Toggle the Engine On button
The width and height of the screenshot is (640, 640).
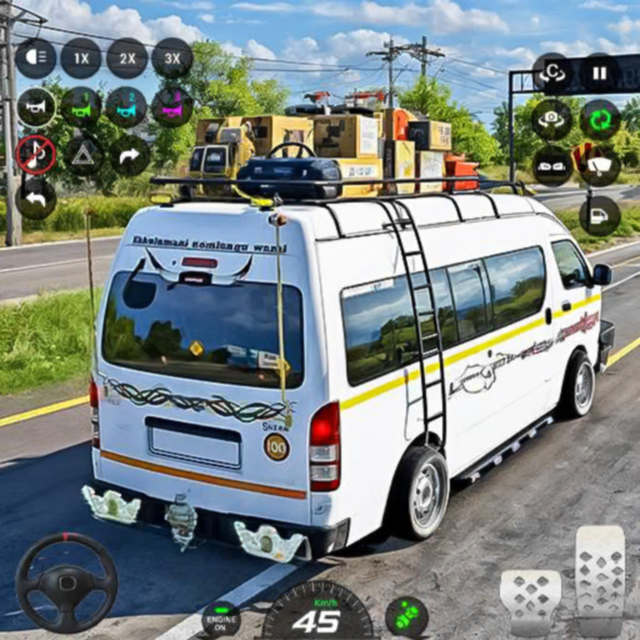coord(221,618)
